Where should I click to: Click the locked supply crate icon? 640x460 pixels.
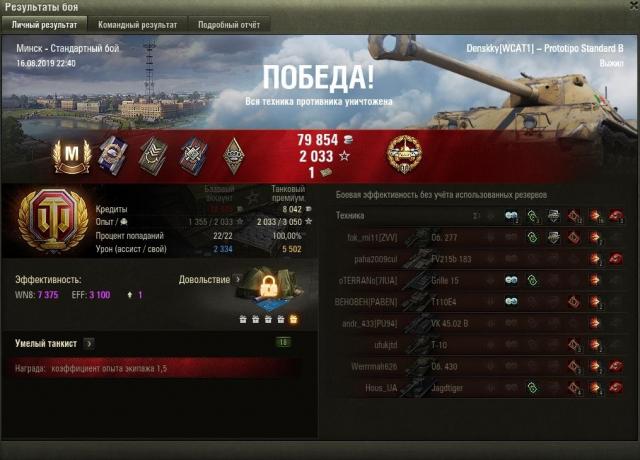click(267, 289)
